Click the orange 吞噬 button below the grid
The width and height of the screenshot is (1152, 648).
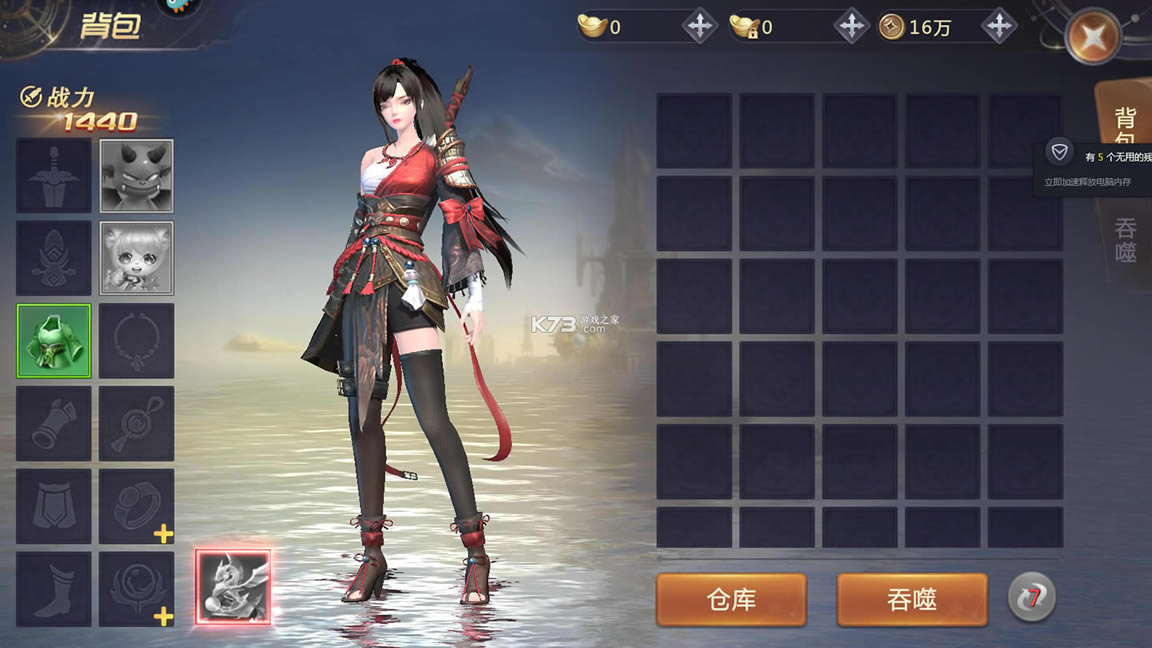pos(911,599)
